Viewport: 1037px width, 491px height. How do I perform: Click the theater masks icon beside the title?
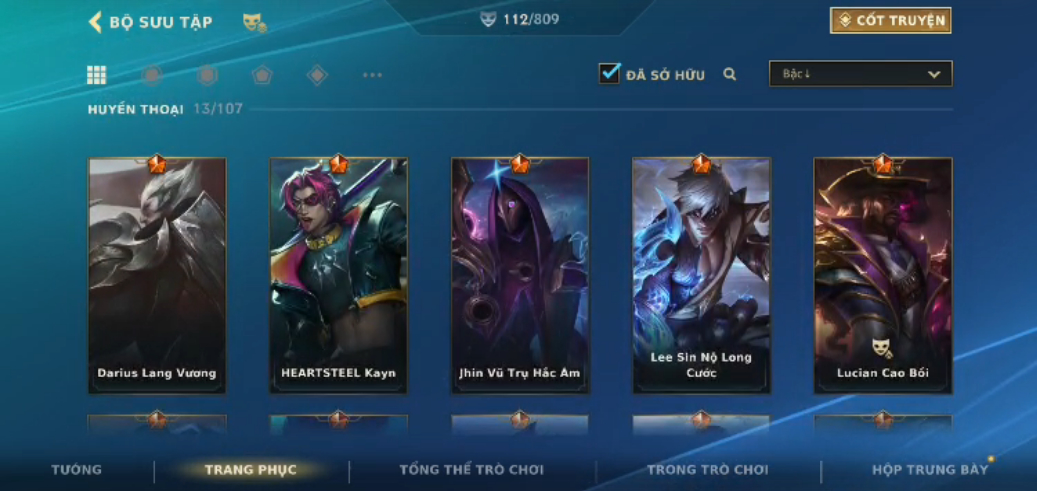(254, 22)
